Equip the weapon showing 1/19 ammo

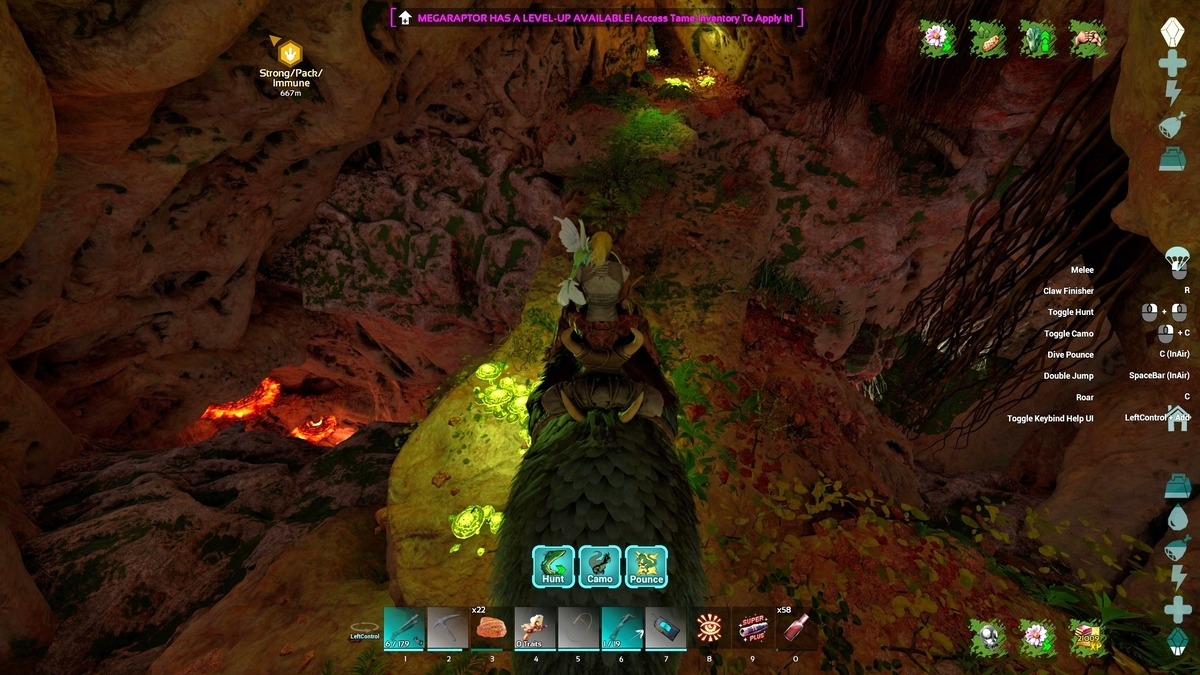(622, 628)
